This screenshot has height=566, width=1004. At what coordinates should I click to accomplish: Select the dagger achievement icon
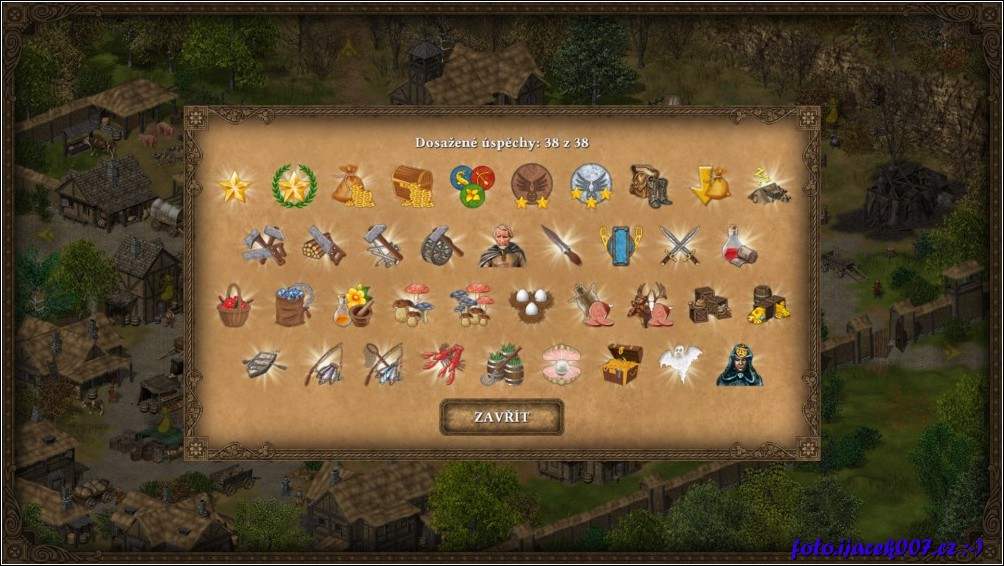[561, 245]
